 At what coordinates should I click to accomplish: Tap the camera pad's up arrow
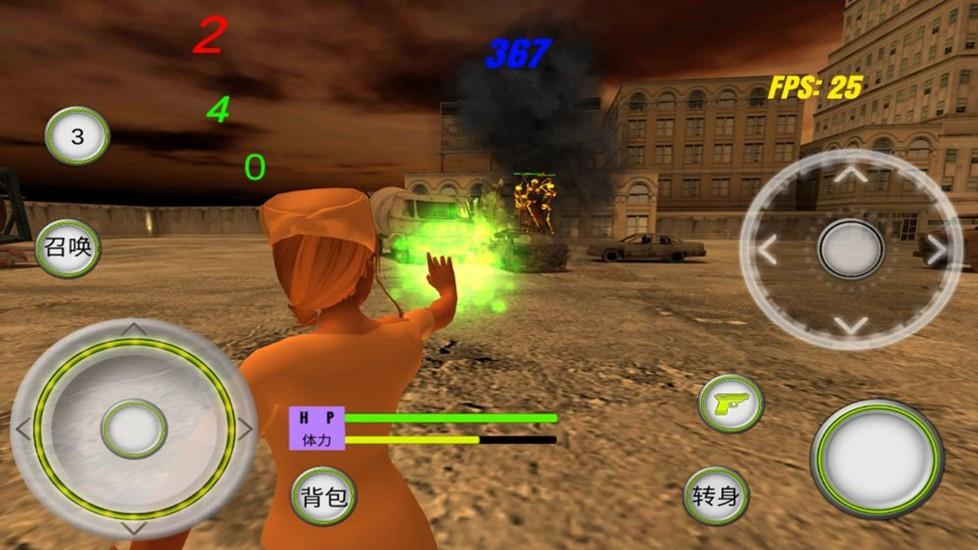click(851, 176)
